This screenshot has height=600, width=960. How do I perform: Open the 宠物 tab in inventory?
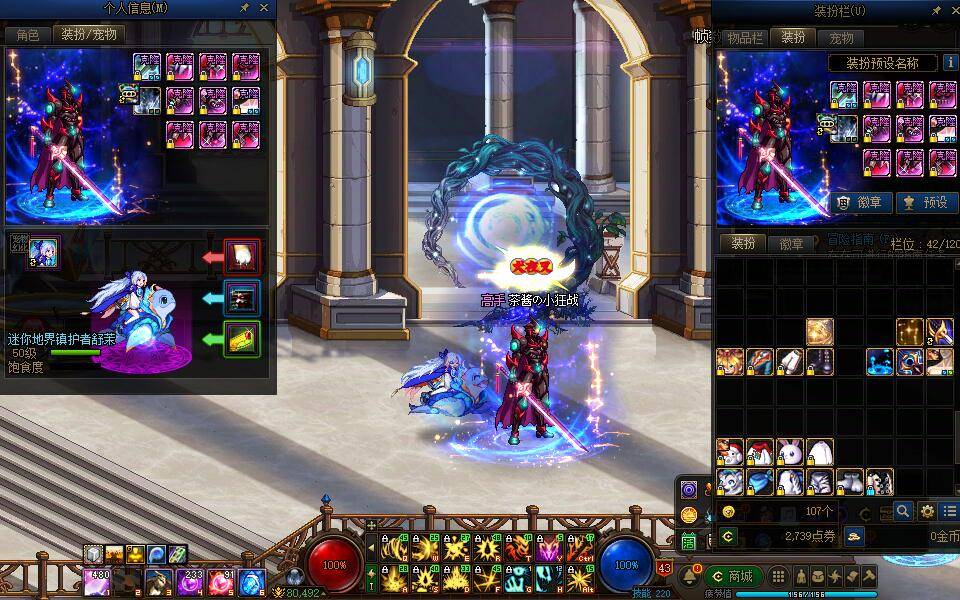tap(841, 38)
